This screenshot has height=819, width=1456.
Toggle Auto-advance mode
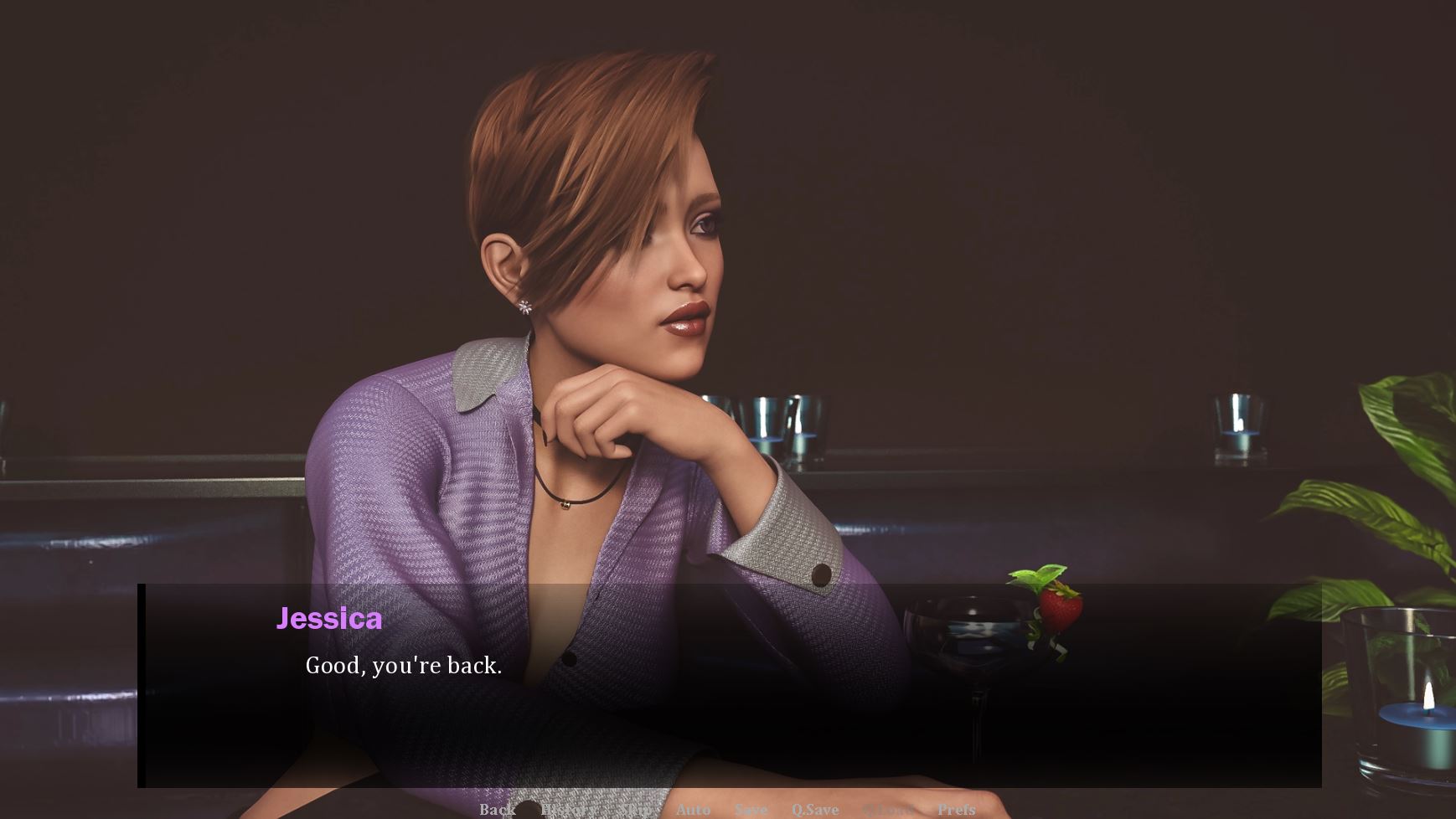[x=693, y=809]
